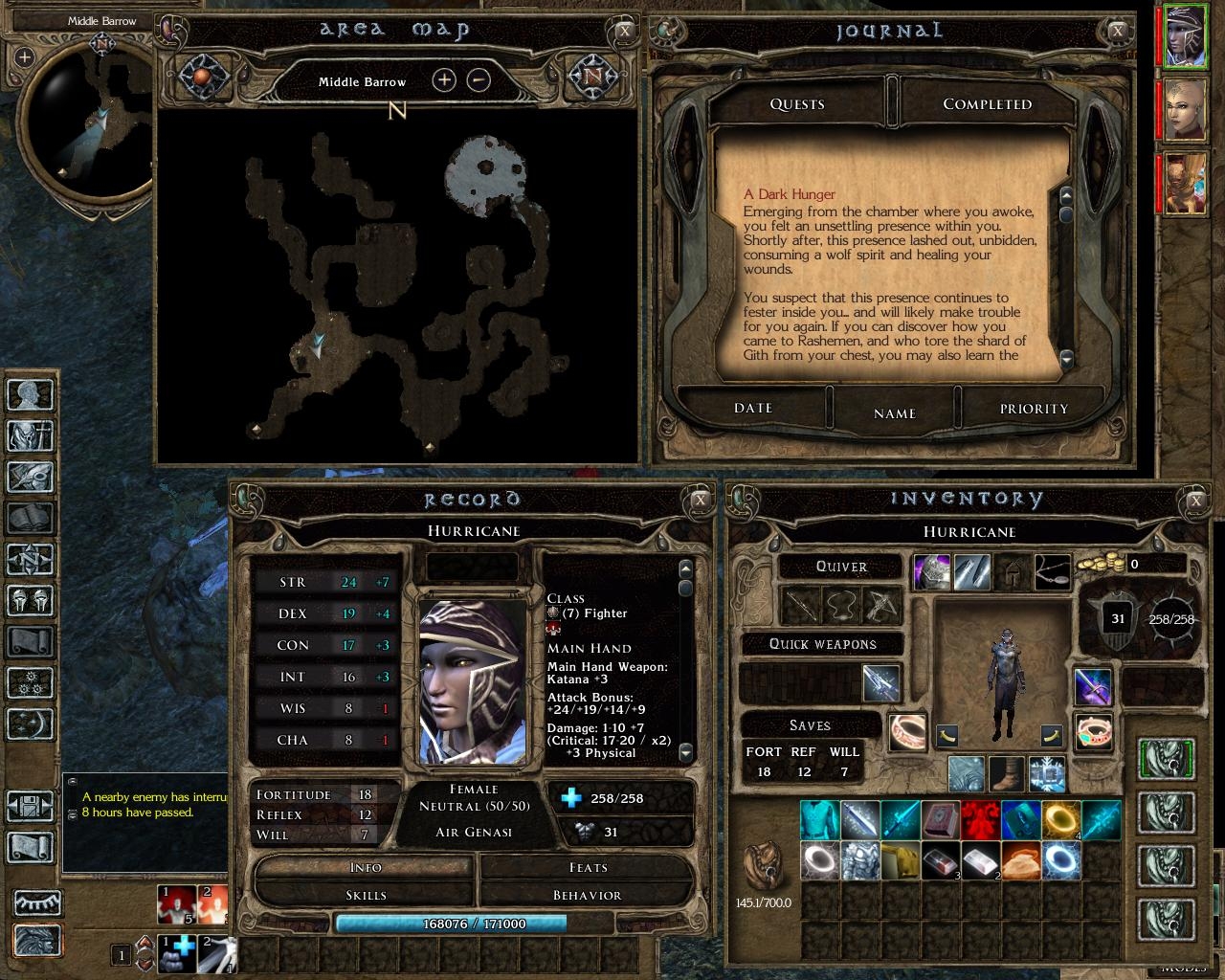1225x980 pixels.
Task: Zoom in the area map
Action: point(444,80)
